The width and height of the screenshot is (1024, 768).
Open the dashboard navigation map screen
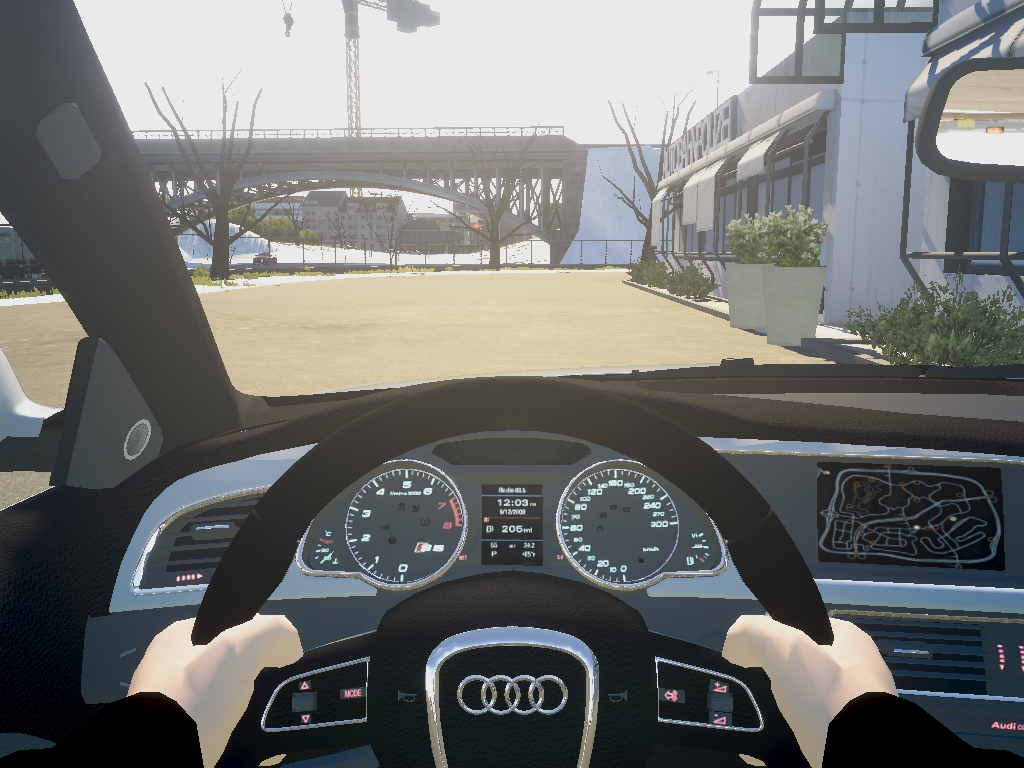[909, 515]
